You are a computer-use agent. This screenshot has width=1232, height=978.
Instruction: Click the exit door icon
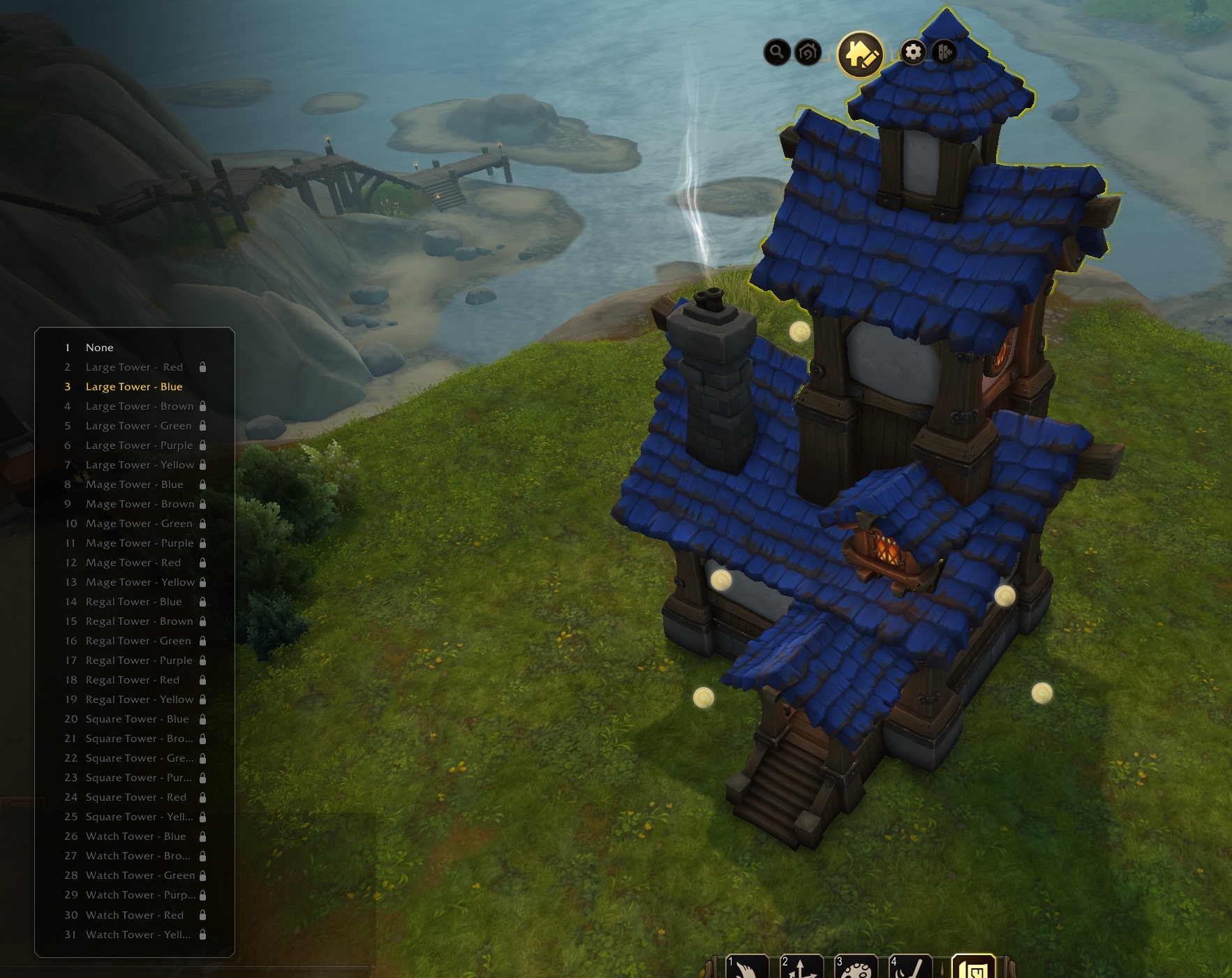944,52
